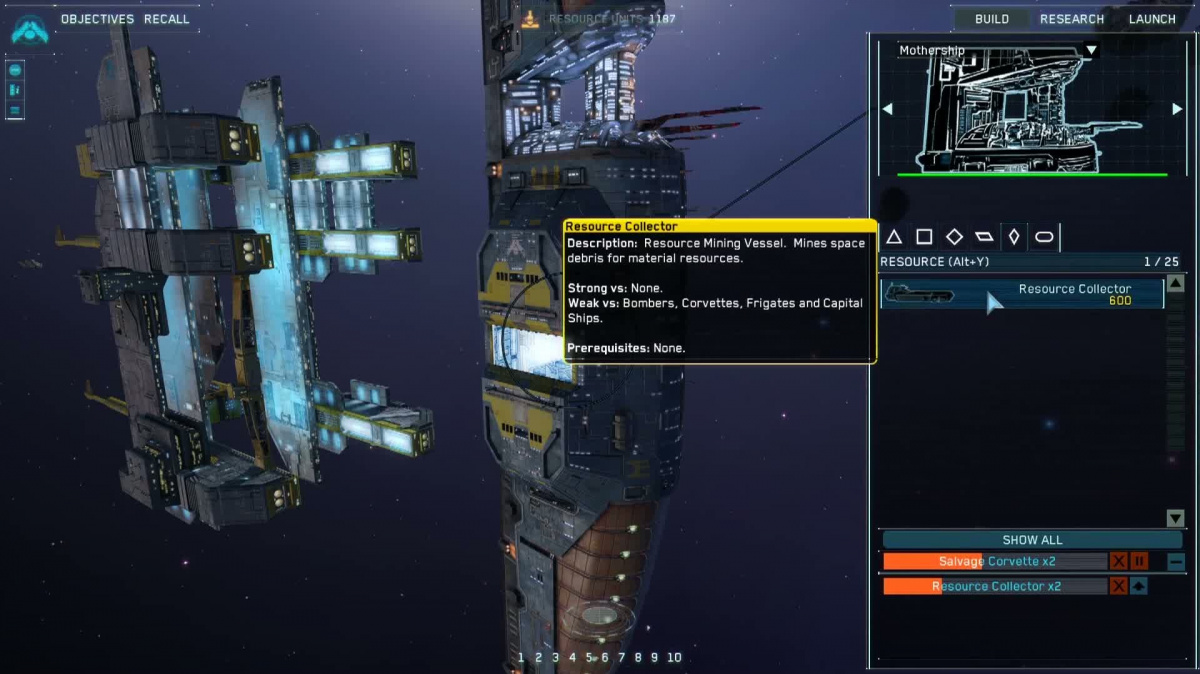Viewport: 1200px width, 674px height.
Task: Select the square ship class filter
Action: [x=924, y=237]
